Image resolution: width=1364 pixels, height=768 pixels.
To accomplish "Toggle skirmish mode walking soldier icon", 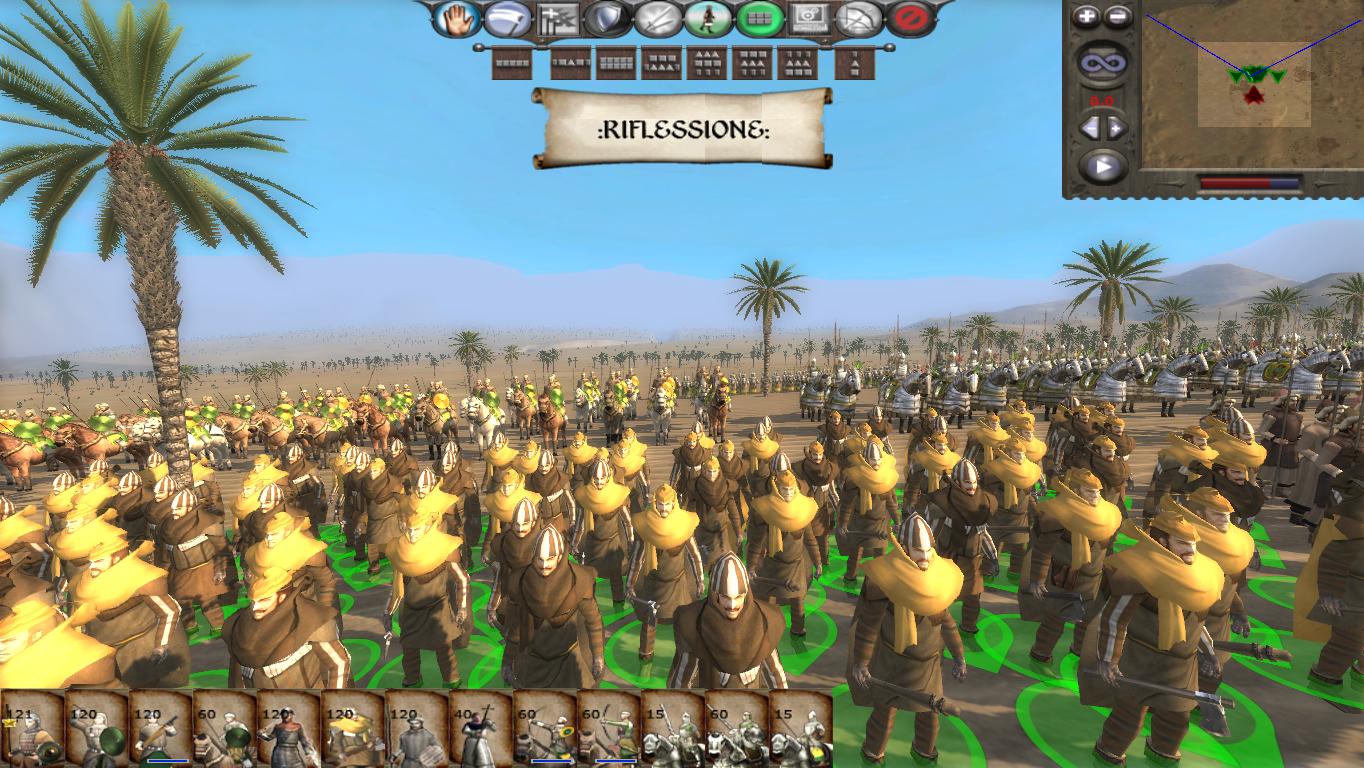I will pyautogui.click(x=707, y=17).
